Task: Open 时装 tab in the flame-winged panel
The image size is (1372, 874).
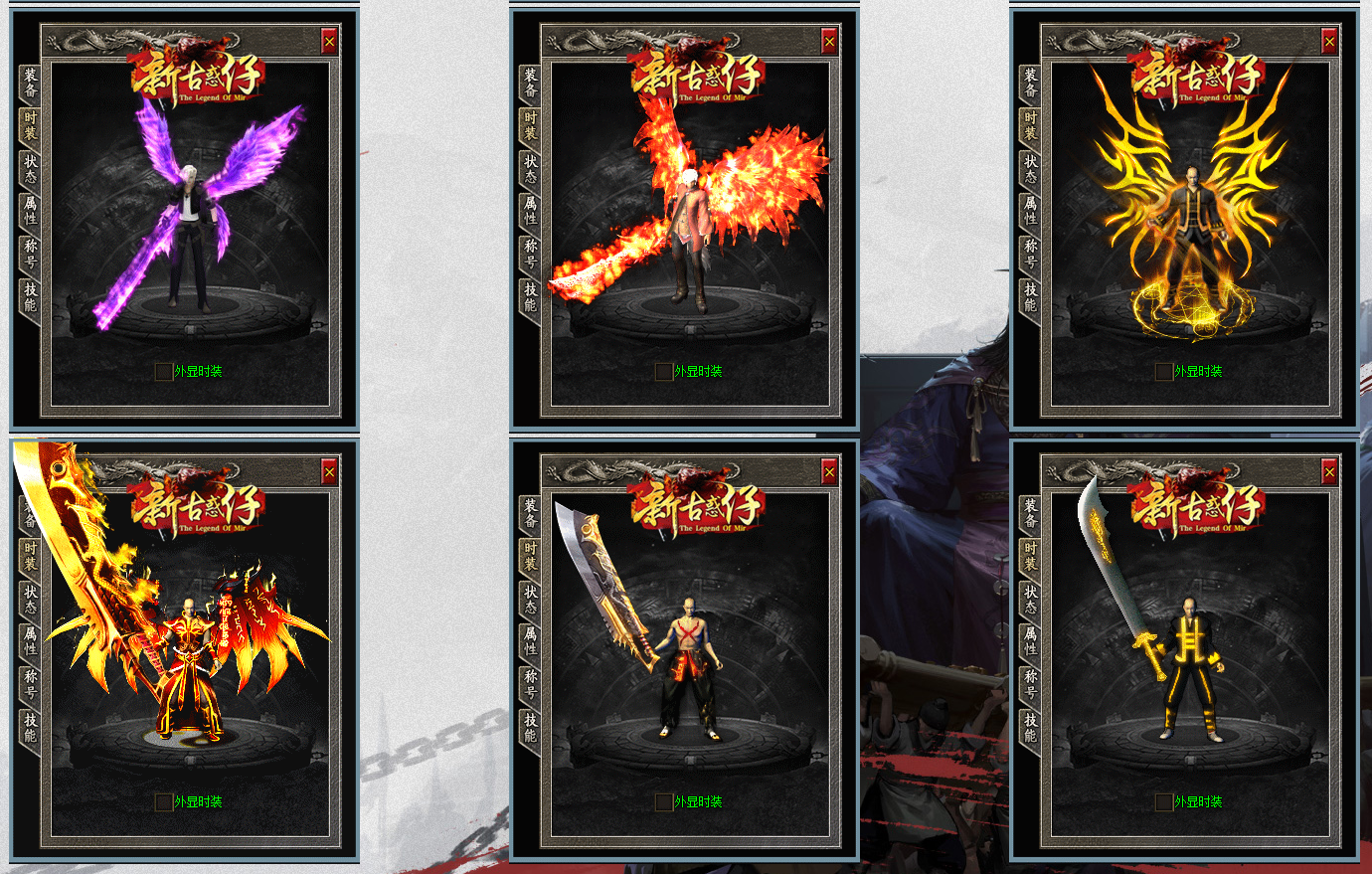Action: [531, 125]
